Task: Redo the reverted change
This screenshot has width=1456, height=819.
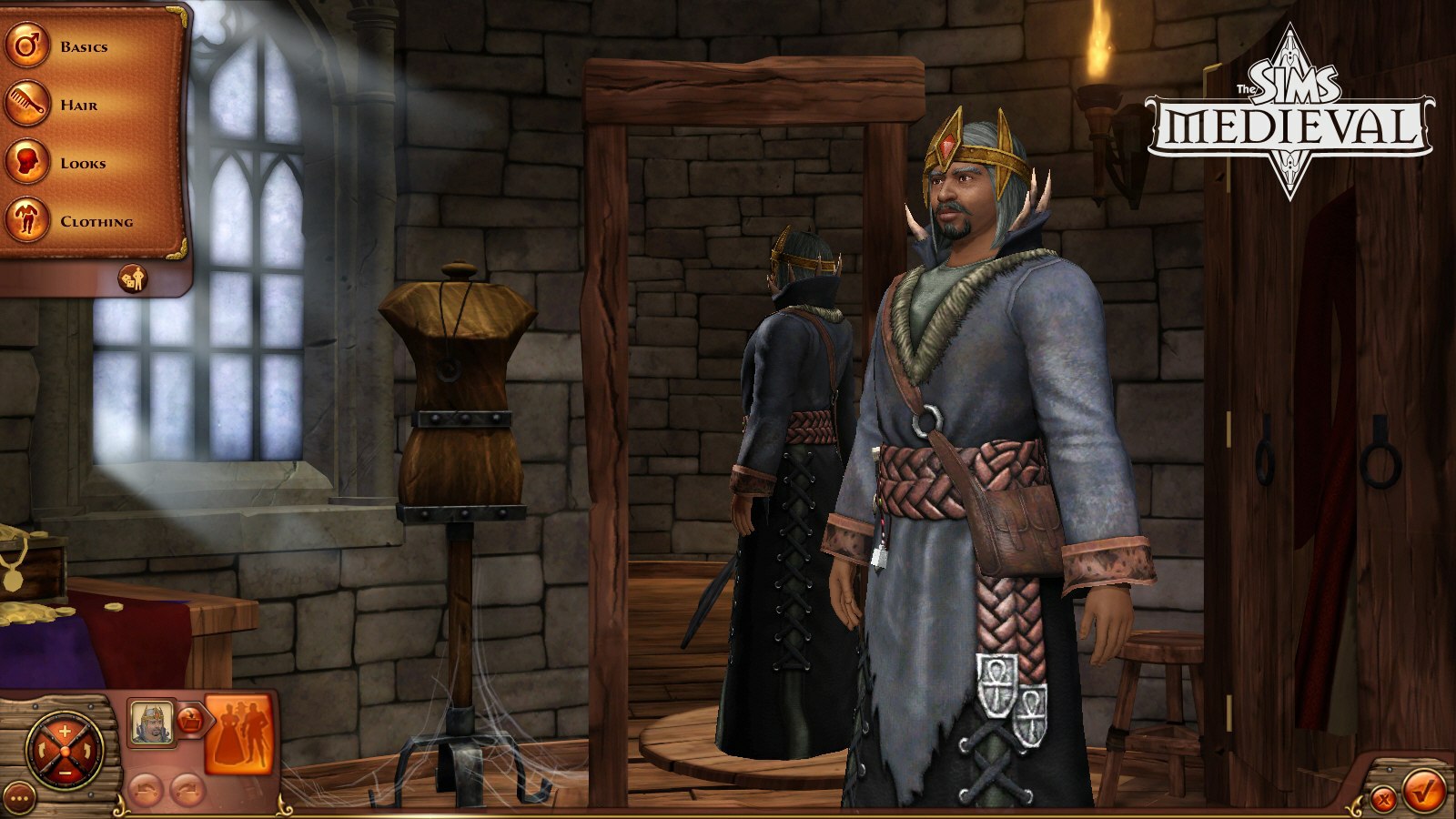Action: click(x=187, y=788)
